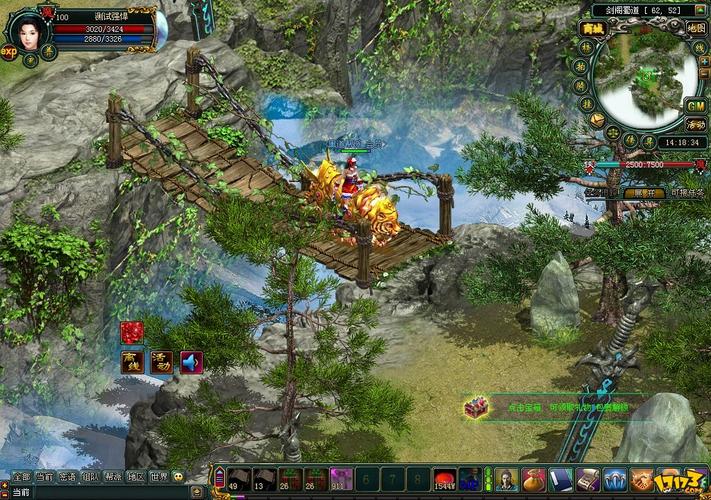Open the character portrait icon in bottom menu
This screenshot has height=500, width=711.
pos(506,479)
